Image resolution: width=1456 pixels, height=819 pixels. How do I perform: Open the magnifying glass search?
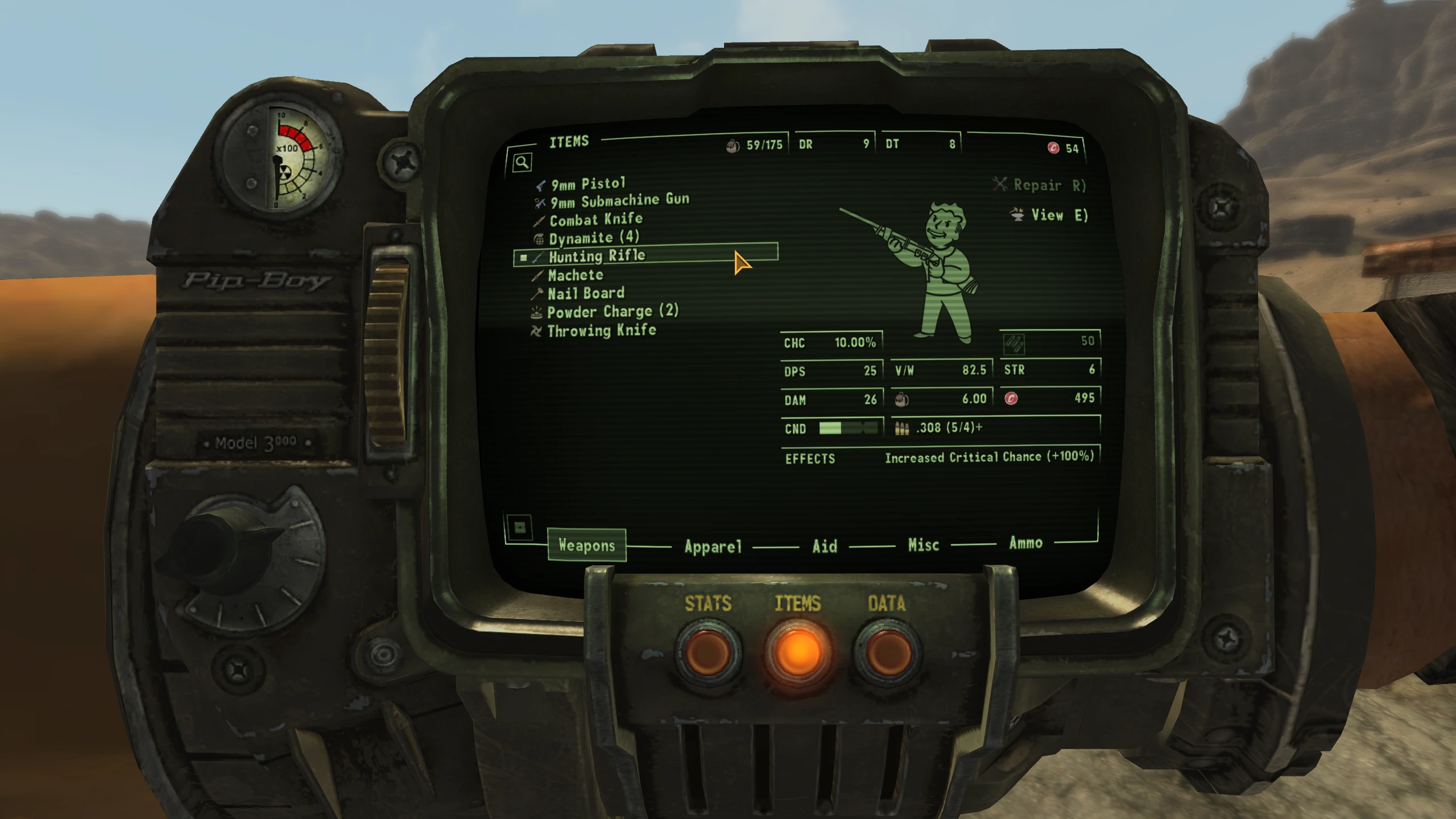[x=522, y=163]
